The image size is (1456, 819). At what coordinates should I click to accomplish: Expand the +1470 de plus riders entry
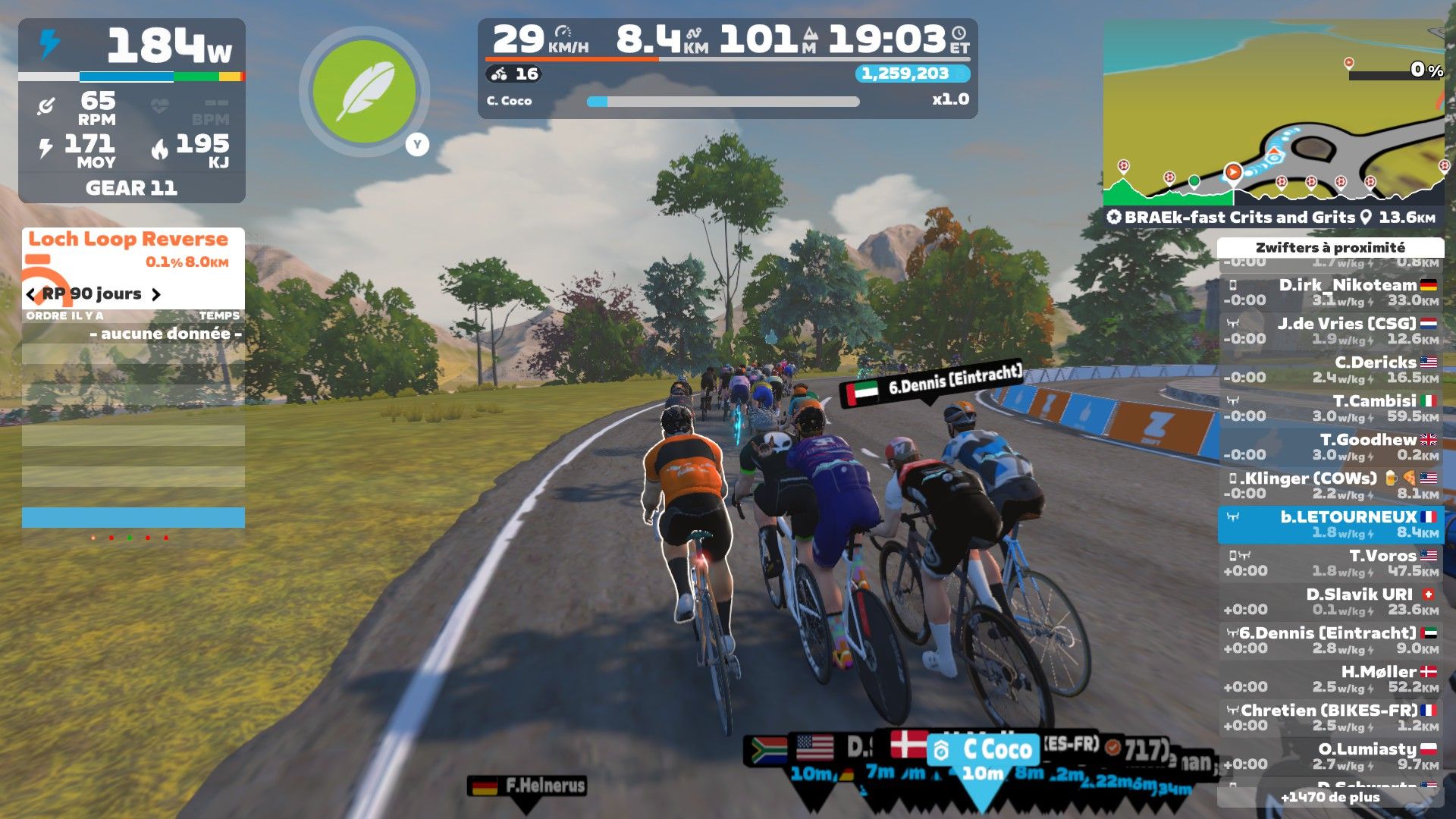click(1331, 797)
